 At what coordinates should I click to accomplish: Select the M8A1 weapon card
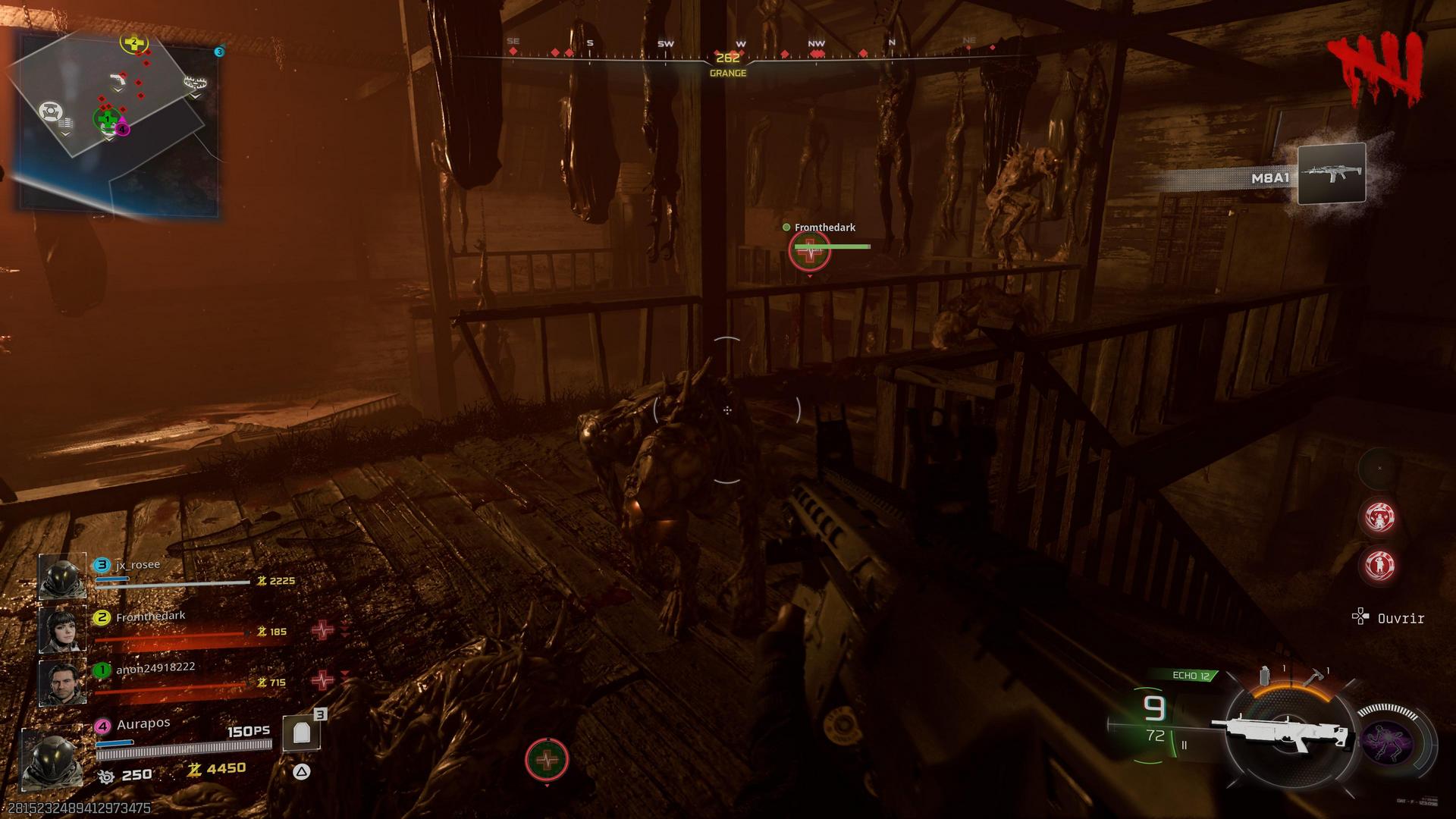point(1331,174)
